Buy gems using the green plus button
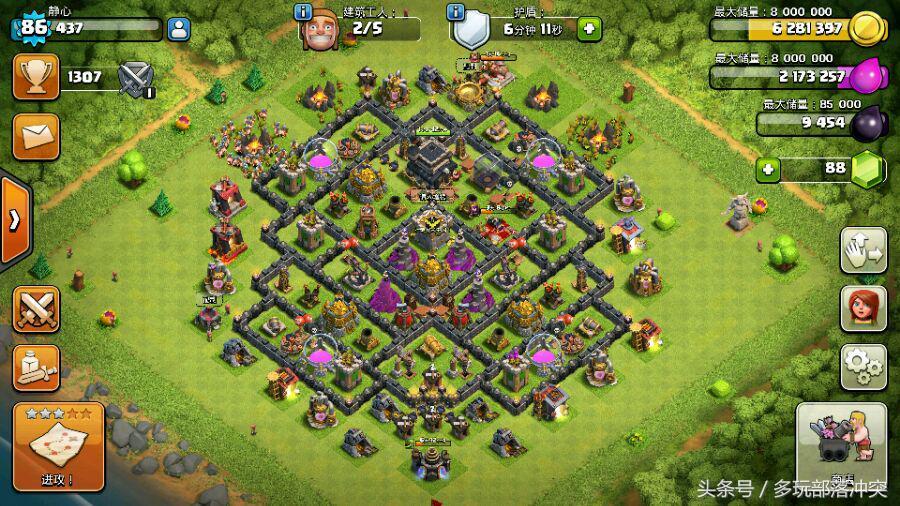 (x=768, y=169)
